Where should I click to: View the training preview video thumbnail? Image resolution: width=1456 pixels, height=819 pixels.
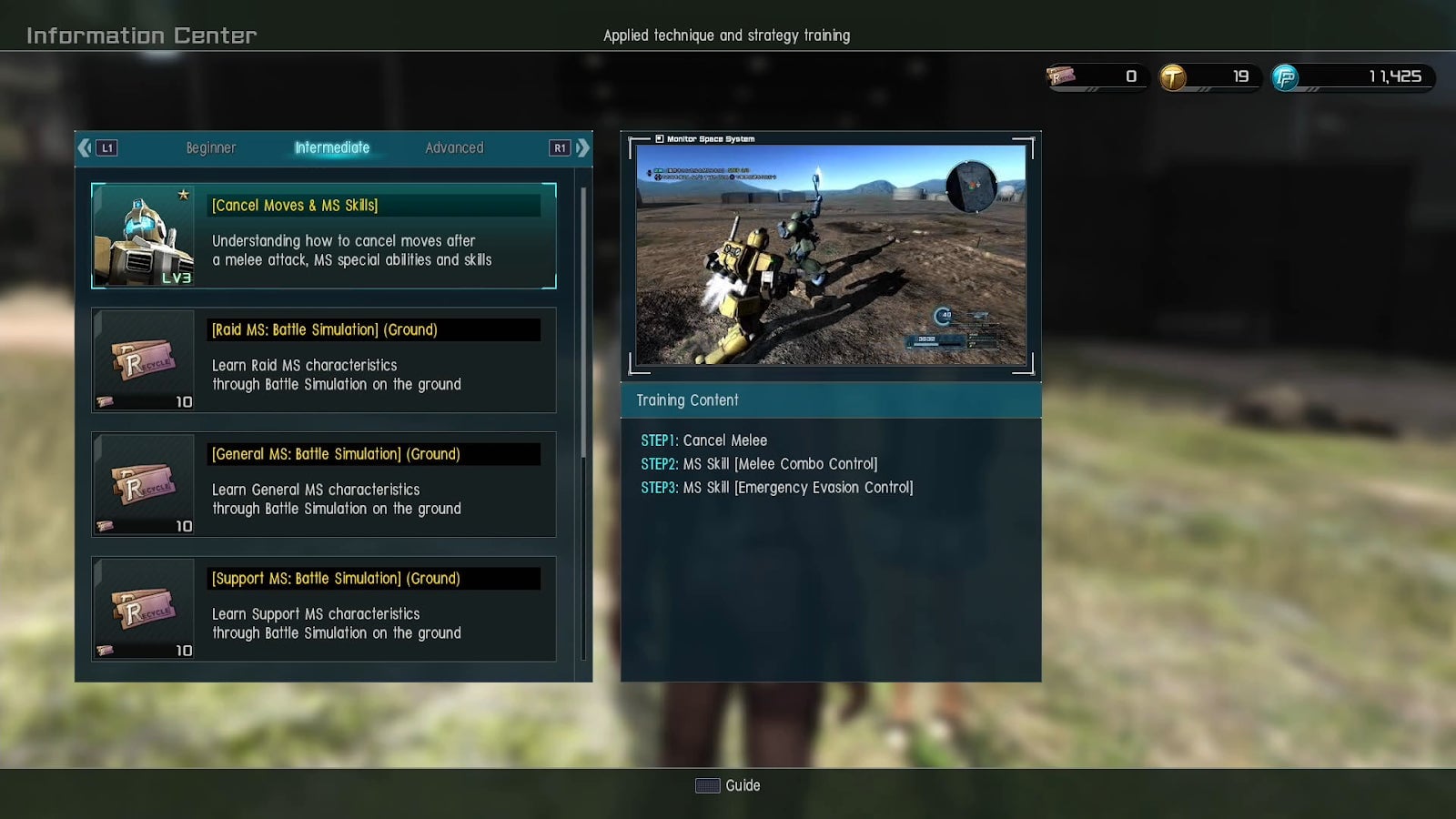pyautogui.click(x=831, y=254)
